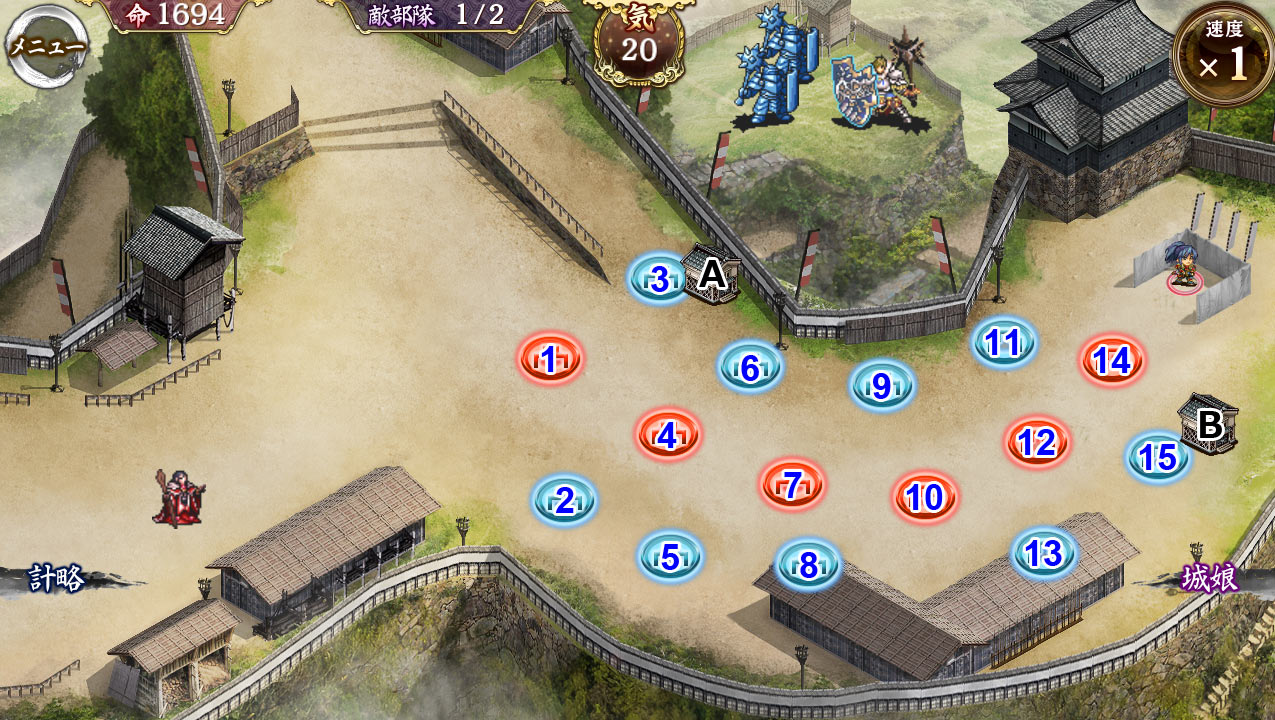Select blue deployment slot 11

(1003, 343)
